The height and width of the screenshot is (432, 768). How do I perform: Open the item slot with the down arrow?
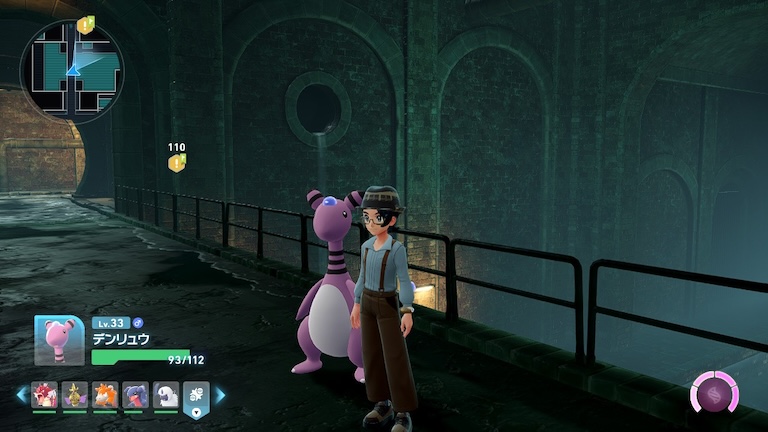click(x=197, y=398)
